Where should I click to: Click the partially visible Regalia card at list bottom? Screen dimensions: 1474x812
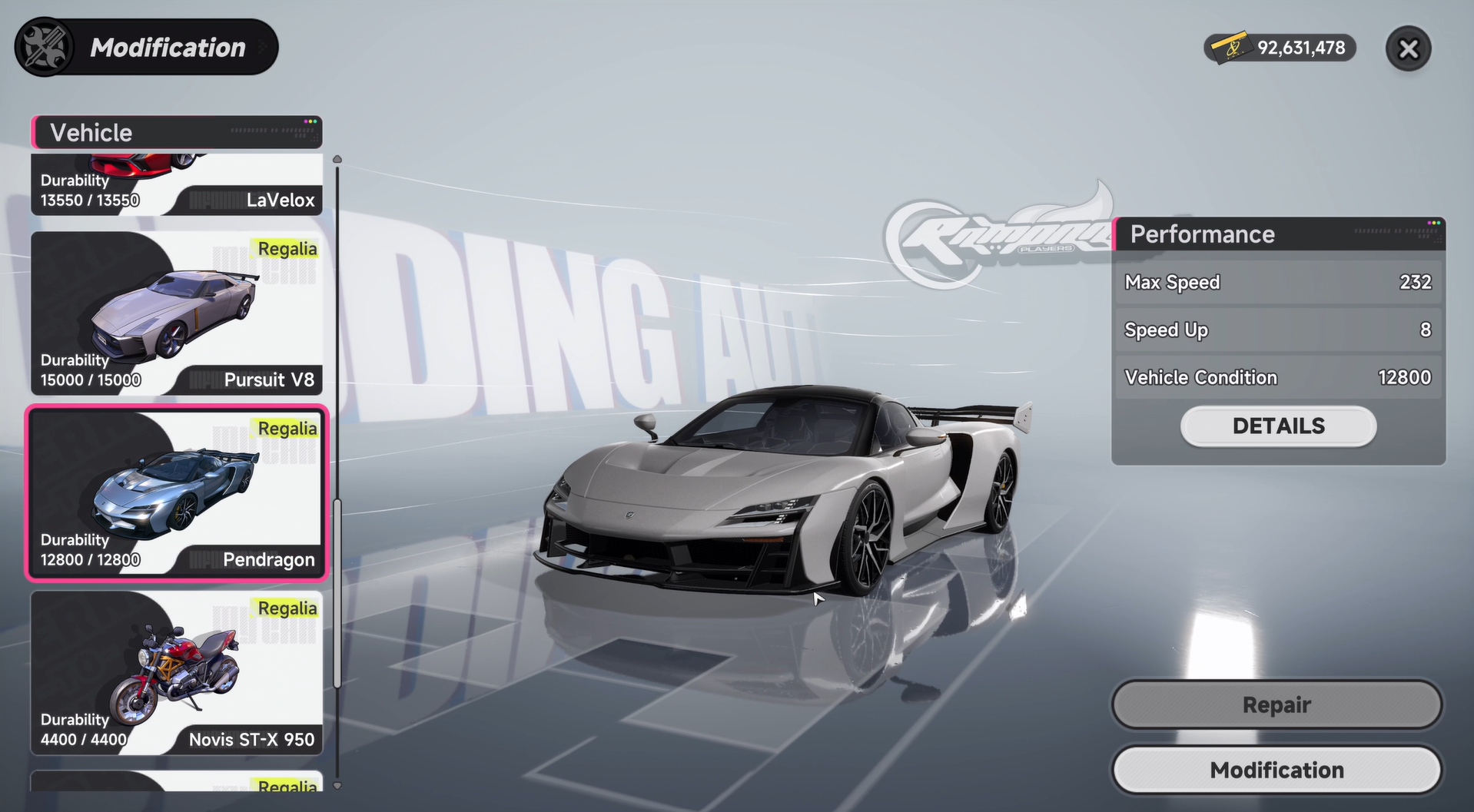(176, 791)
